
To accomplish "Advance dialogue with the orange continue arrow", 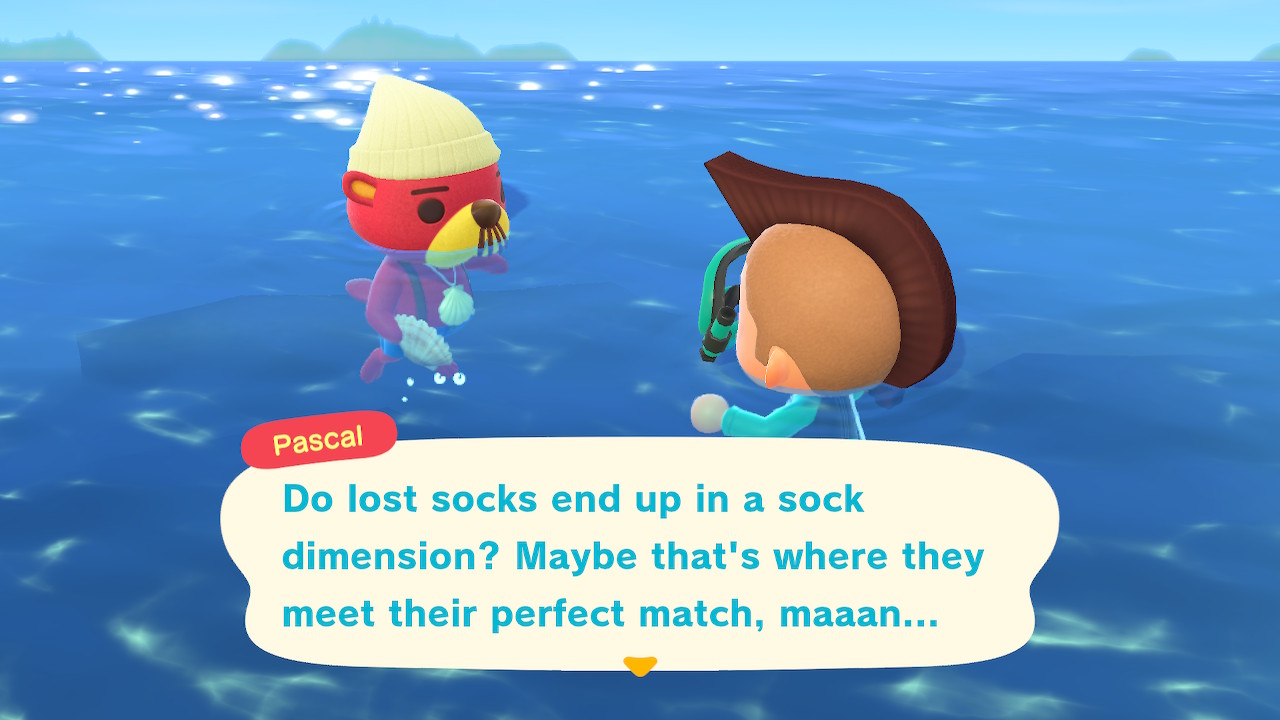I will (x=639, y=665).
